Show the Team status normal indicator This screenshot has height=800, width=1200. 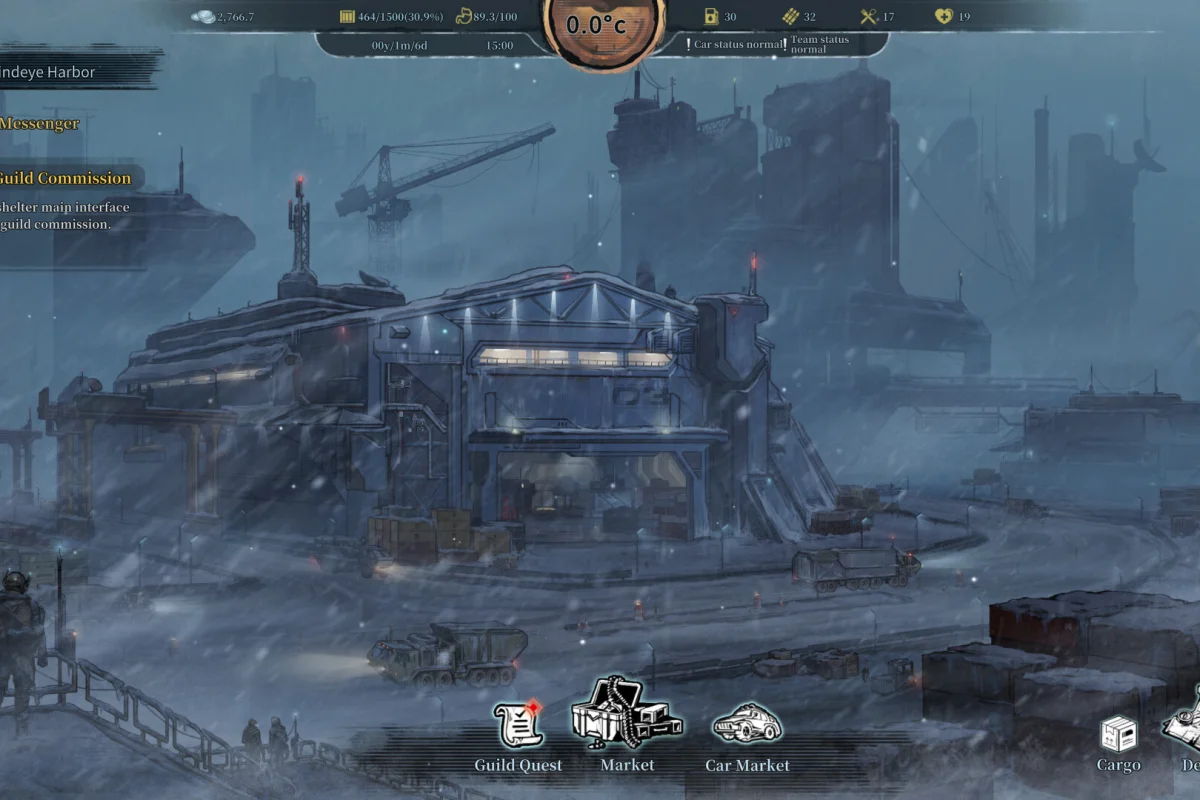(822, 45)
